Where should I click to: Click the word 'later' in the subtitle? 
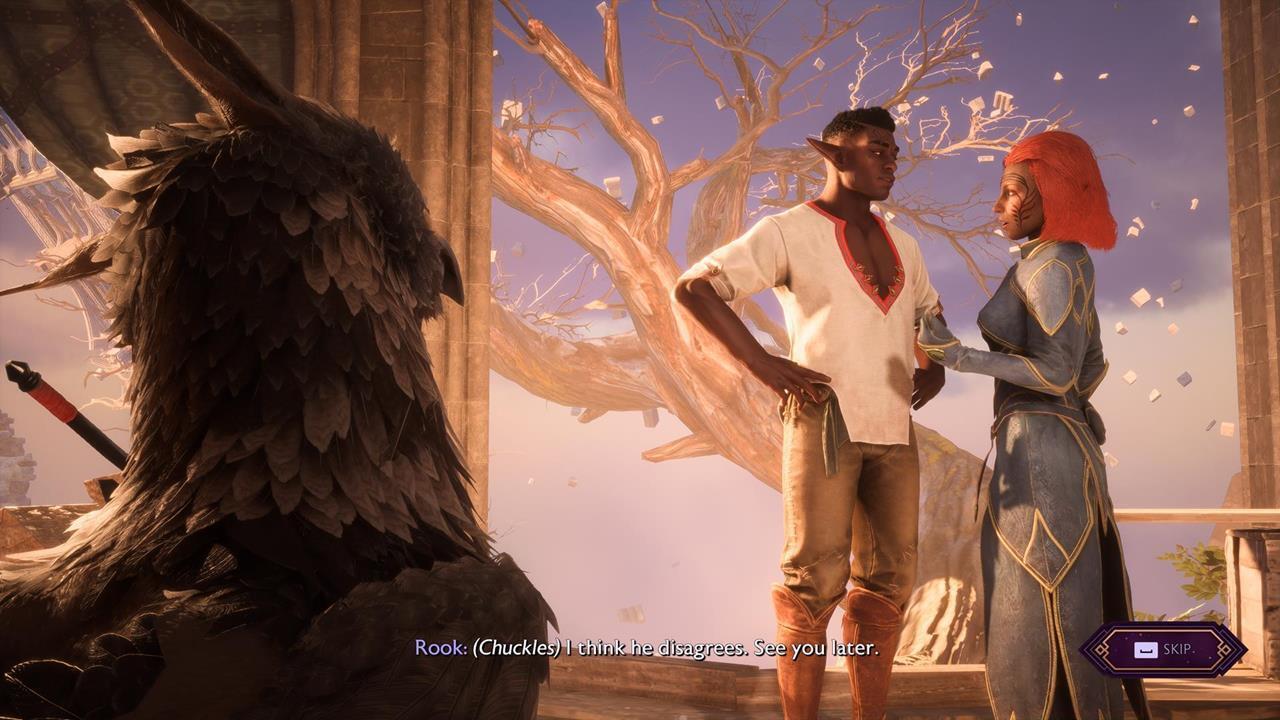856,646
